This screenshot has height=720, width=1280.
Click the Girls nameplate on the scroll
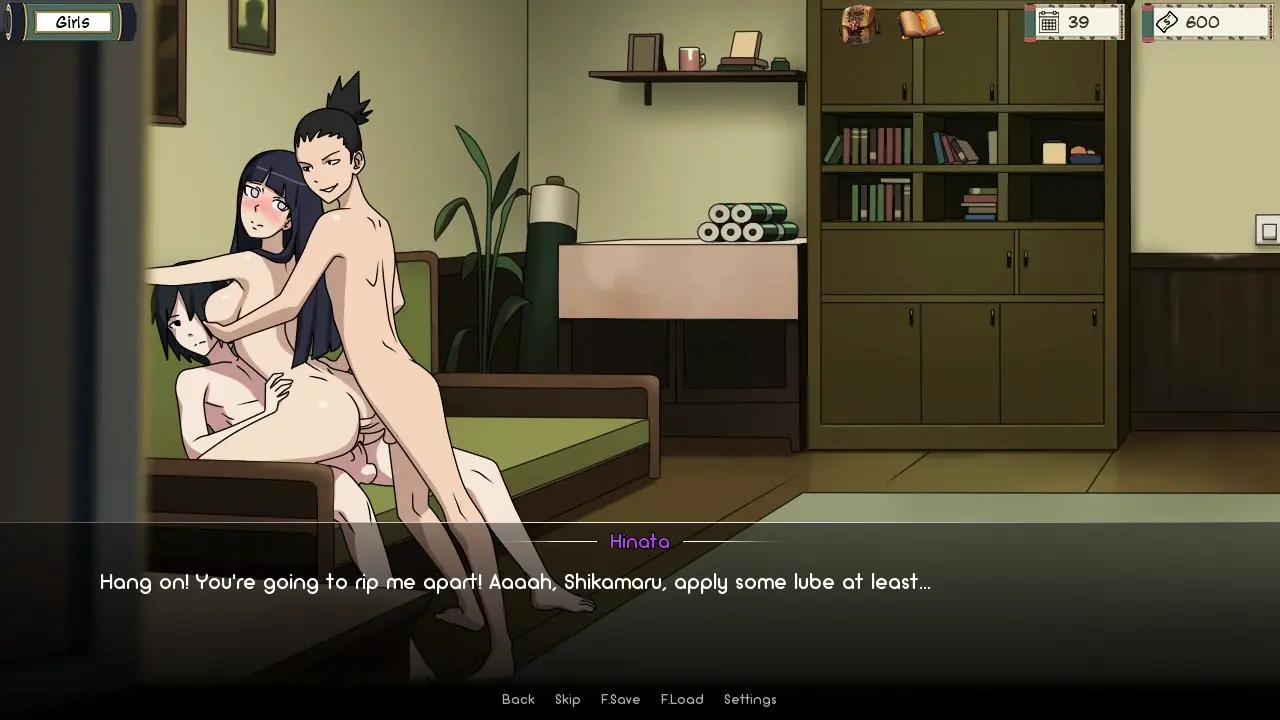(74, 21)
